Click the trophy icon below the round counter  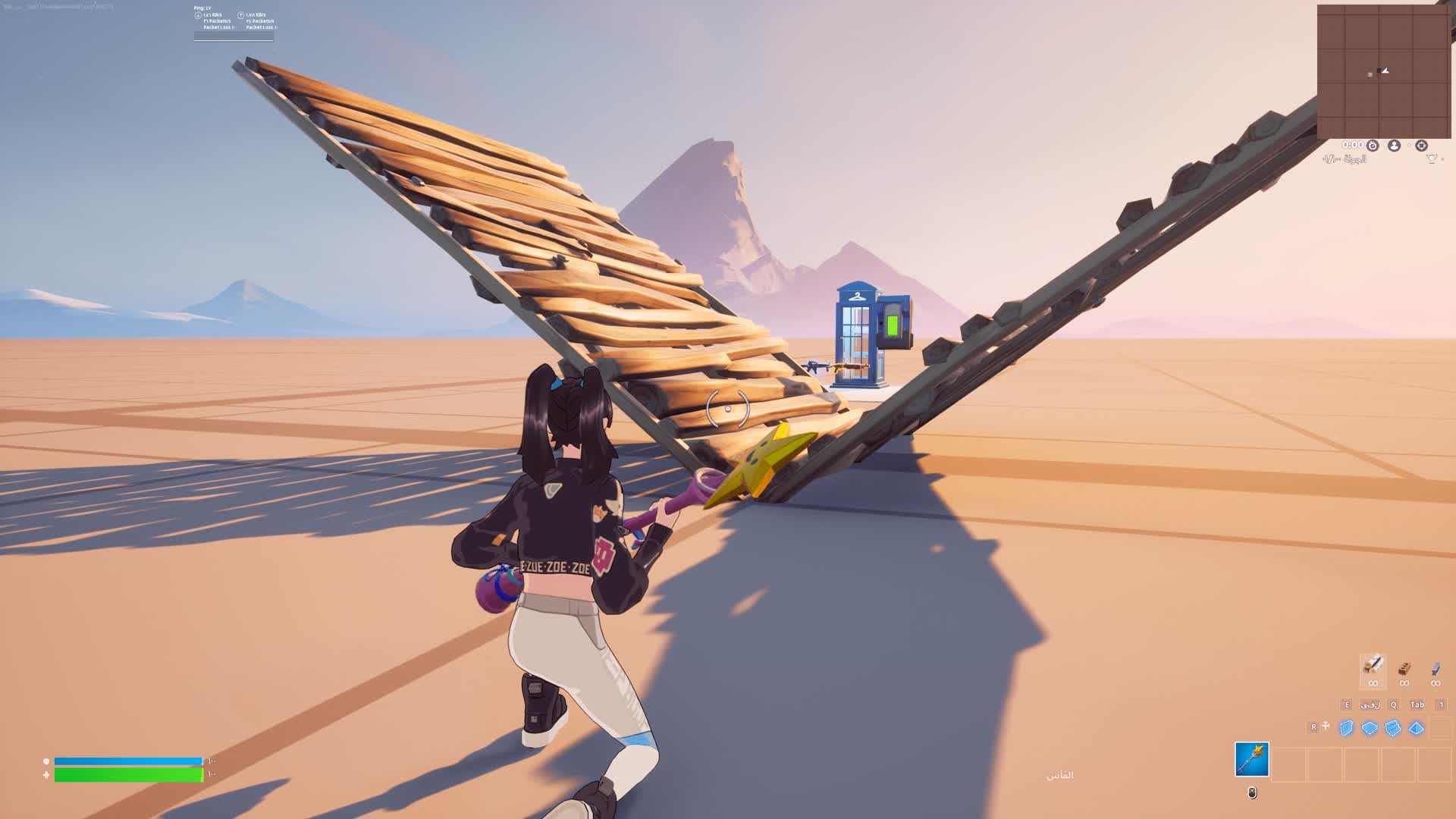[1431, 159]
